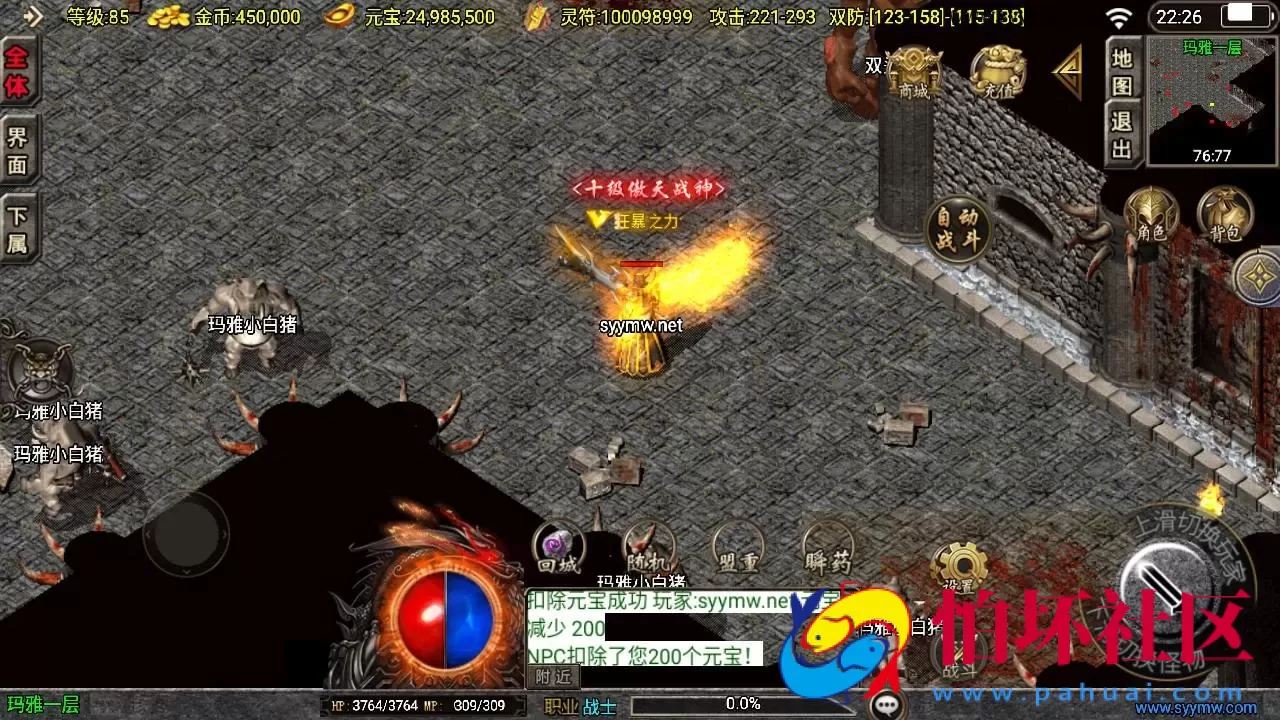Switch to the 全体 chat tab
The image size is (1280, 720).
coord(18,70)
